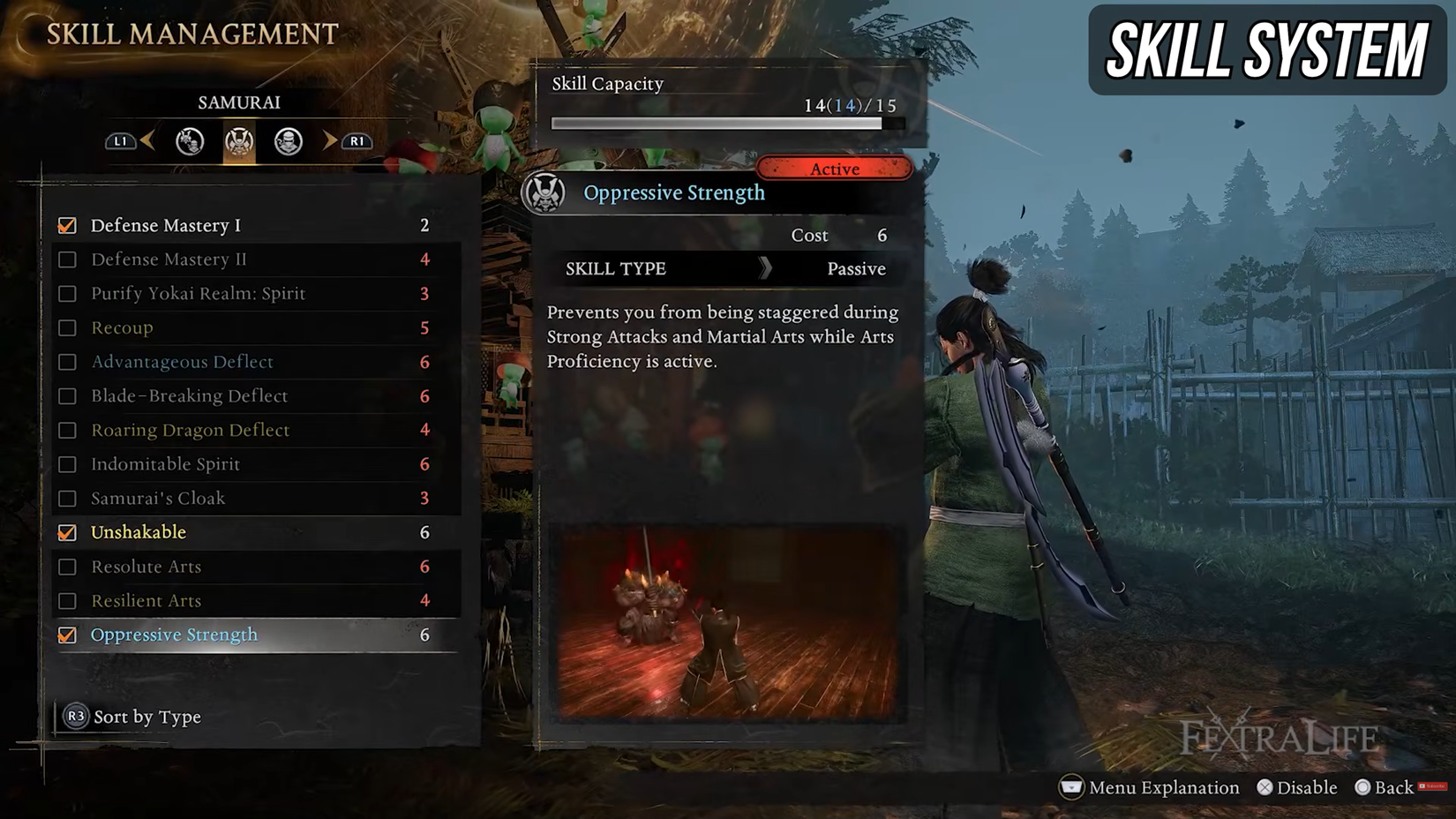Select the Active status tab
Viewport: 1456px width, 819px height.
coord(835,169)
